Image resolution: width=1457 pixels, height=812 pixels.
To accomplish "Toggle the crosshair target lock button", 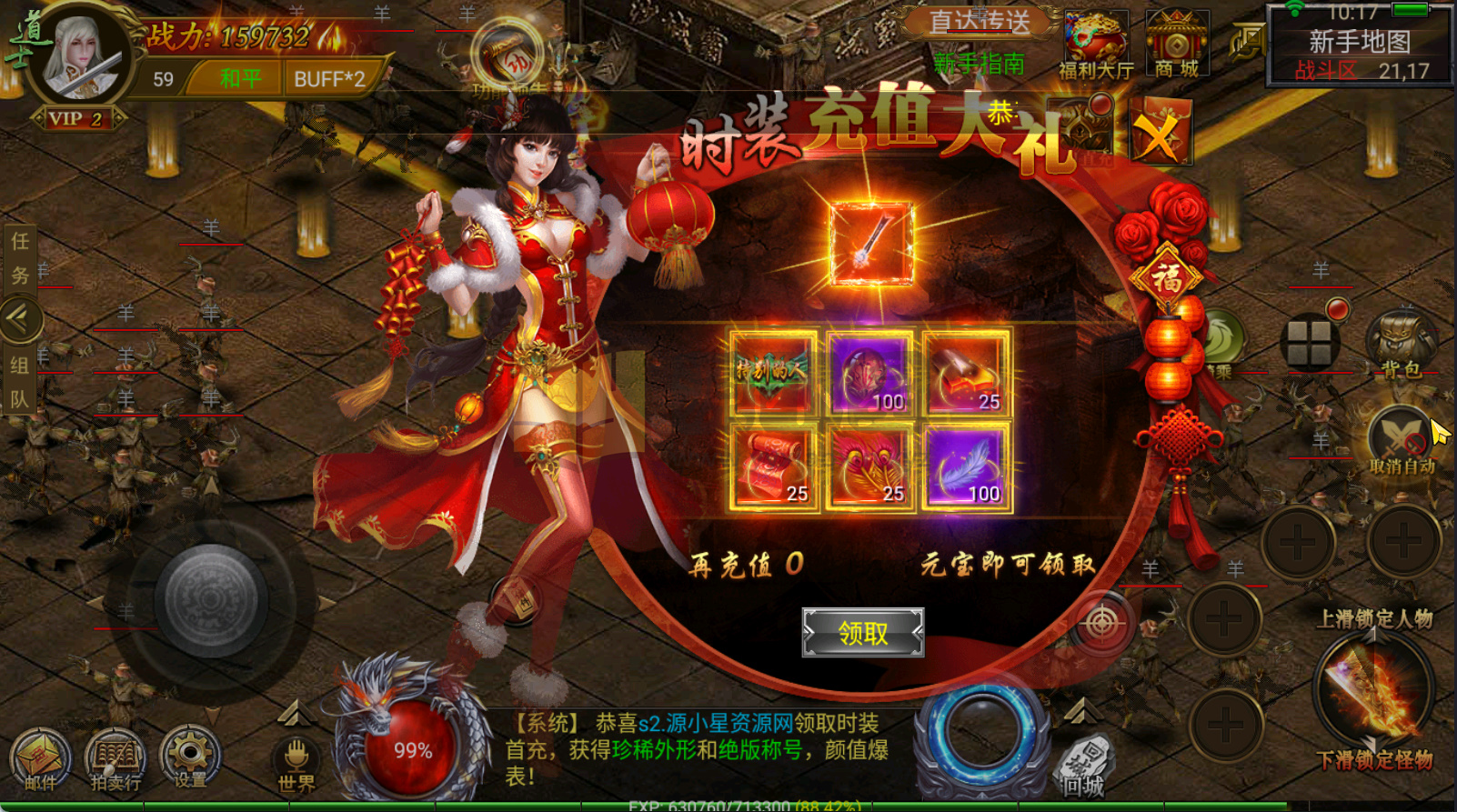I will [x=1100, y=622].
